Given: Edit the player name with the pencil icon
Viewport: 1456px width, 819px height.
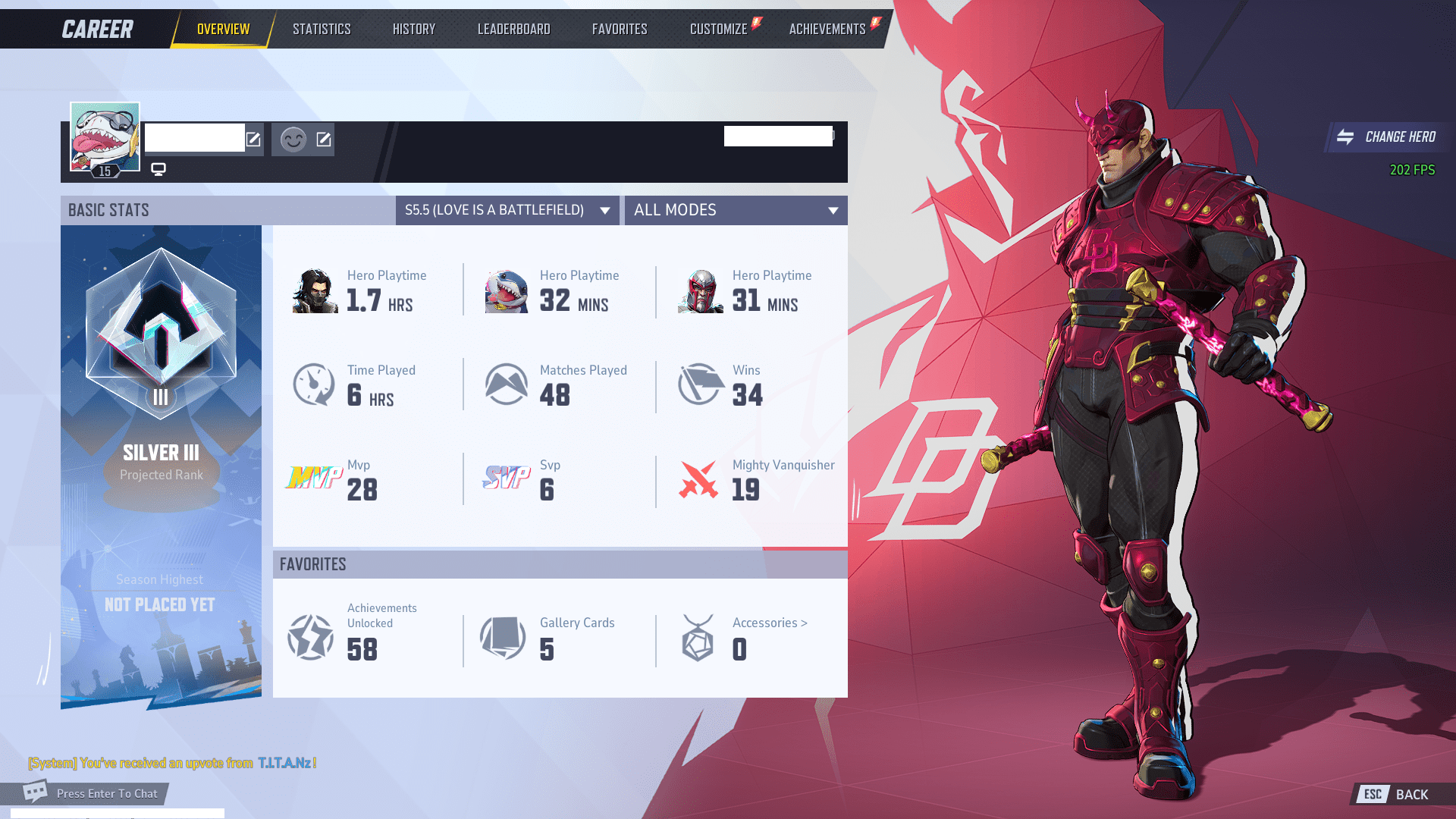Looking at the screenshot, I should click(x=253, y=139).
